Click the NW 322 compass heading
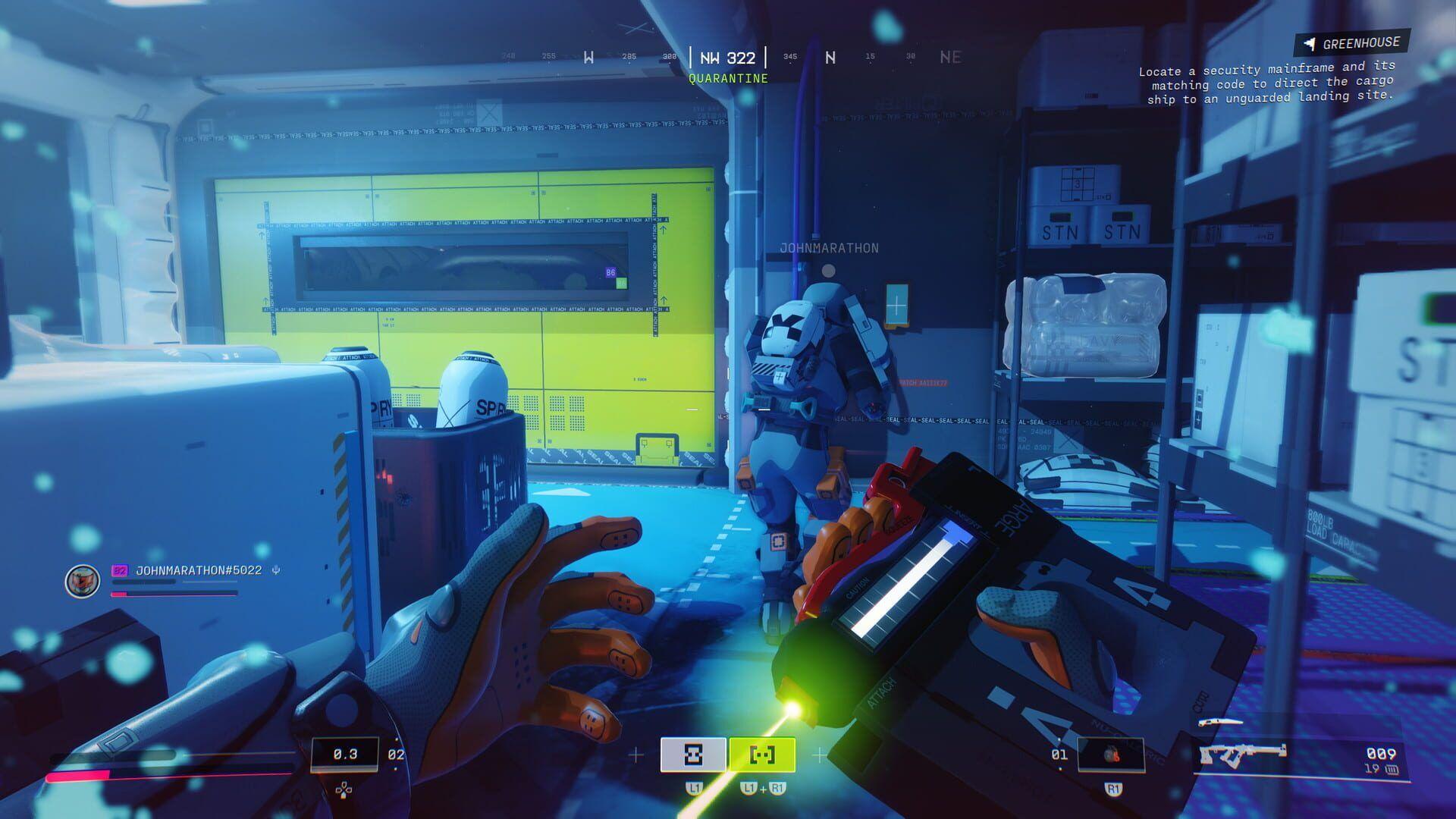Viewport: 1456px width, 819px height. click(726, 55)
